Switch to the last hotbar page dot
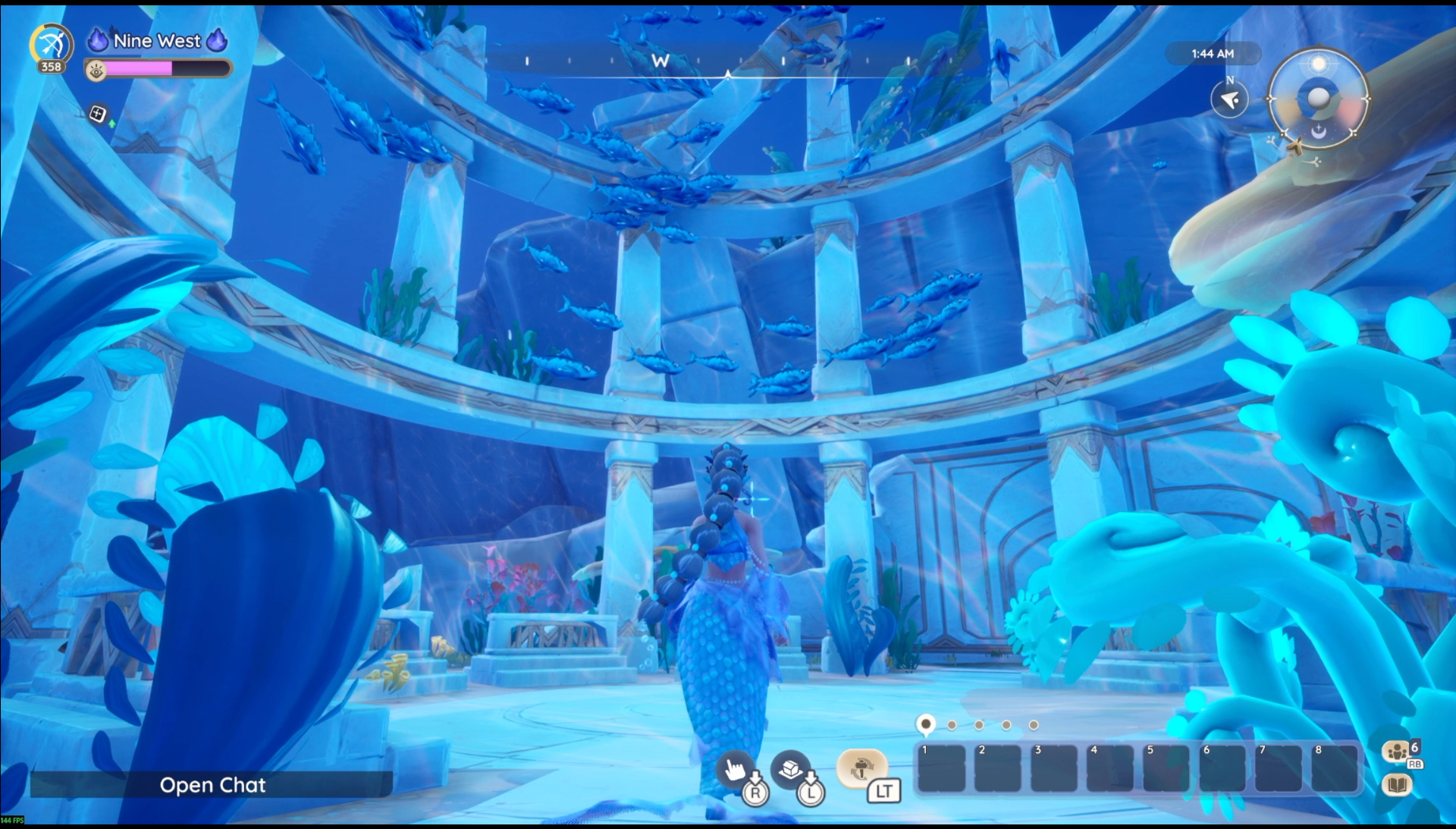Screen dimensions: 1456x829 1034,725
